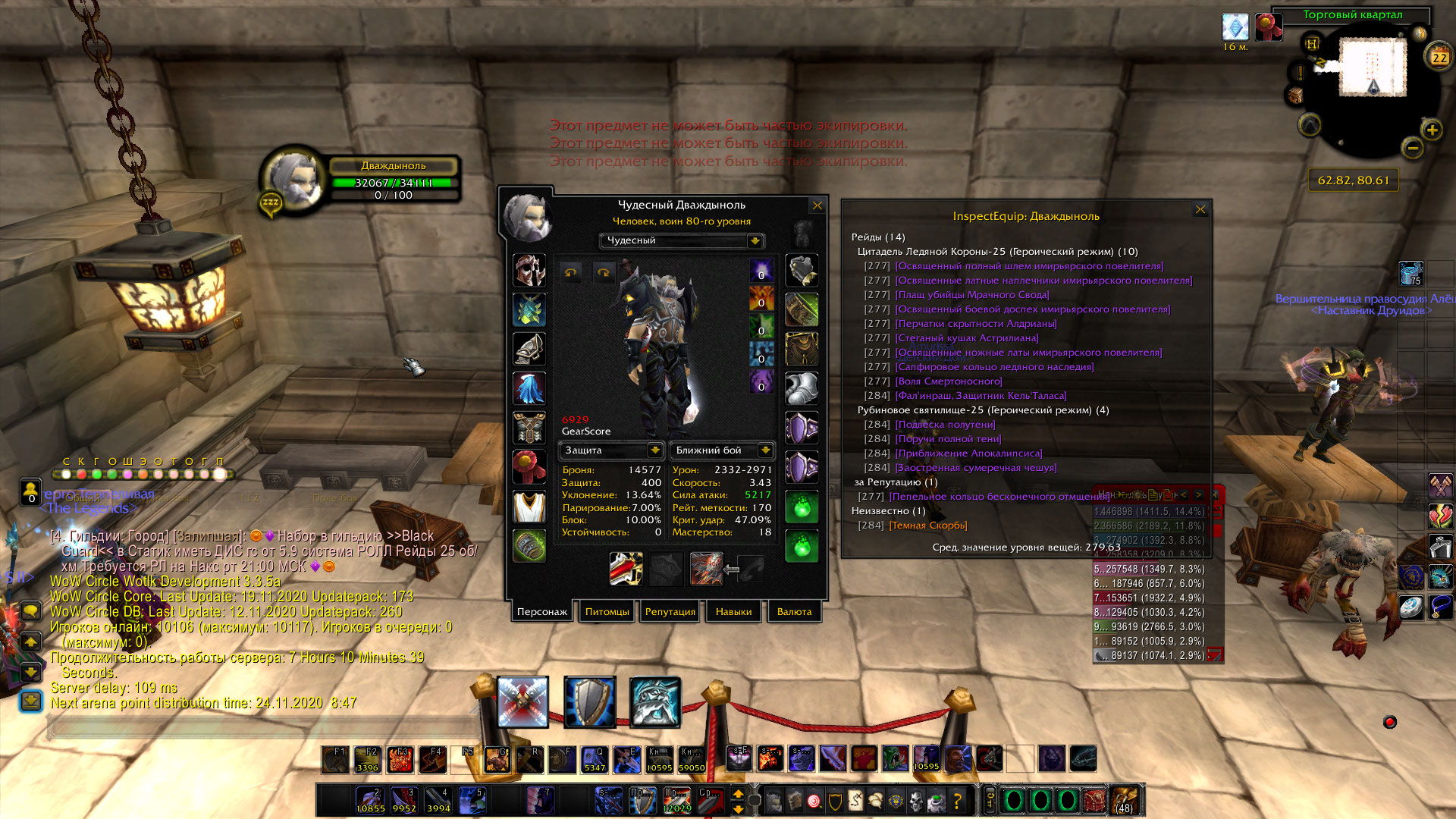Click the Дваждыноль player portrait
The width and height of the screenshot is (1456, 819).
pyautogui.click(x=293, y=180)
